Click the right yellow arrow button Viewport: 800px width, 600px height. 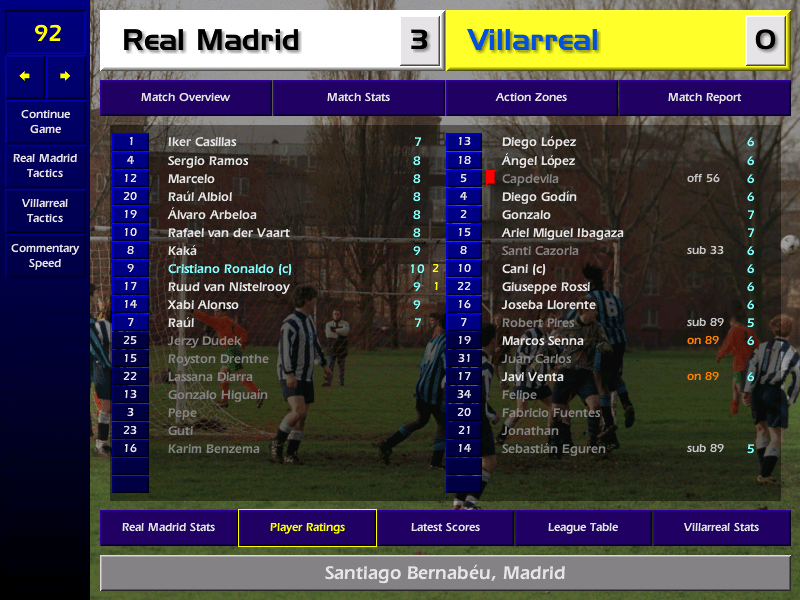point(66,76)
